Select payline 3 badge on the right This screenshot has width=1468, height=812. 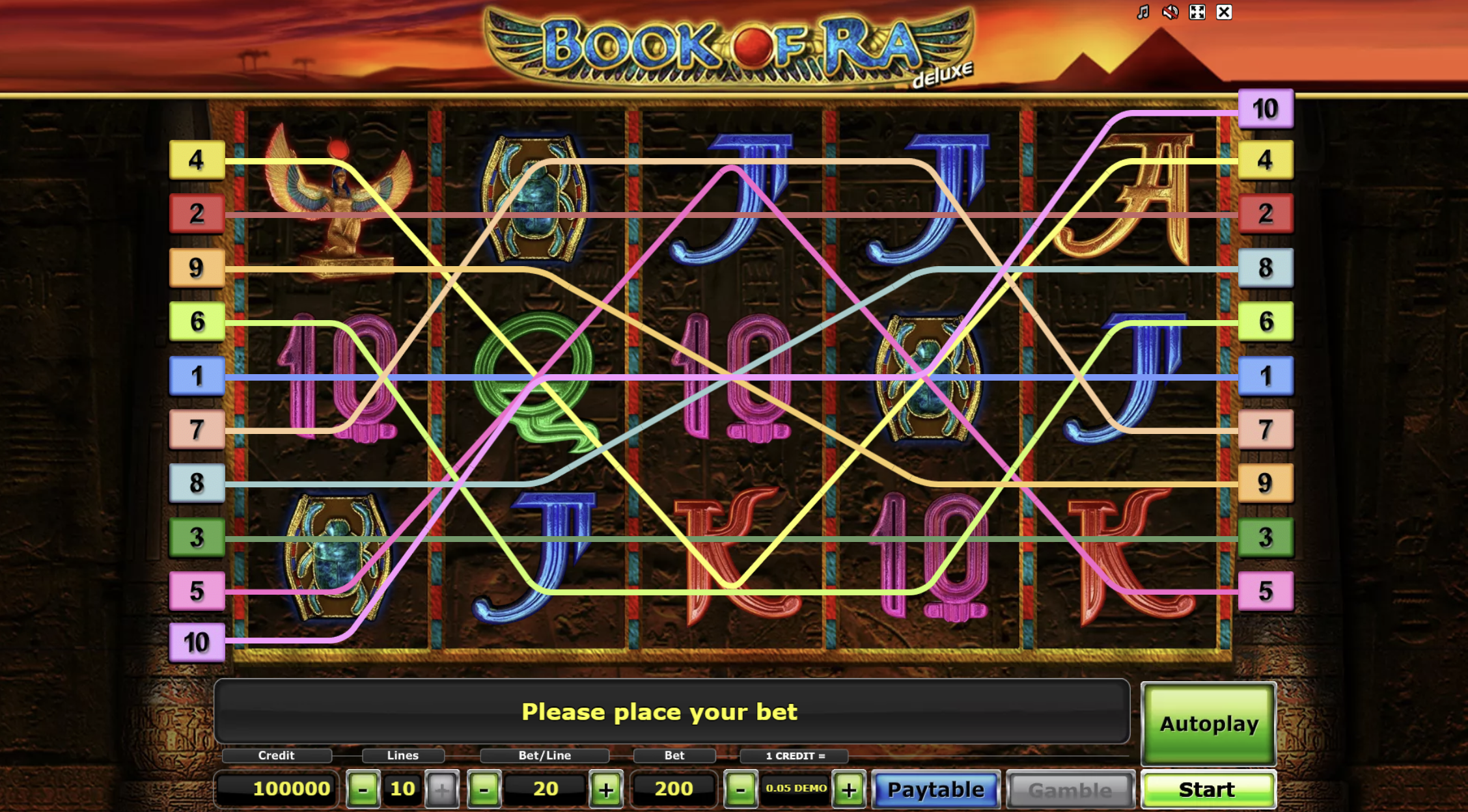[x=1266, y=538]
